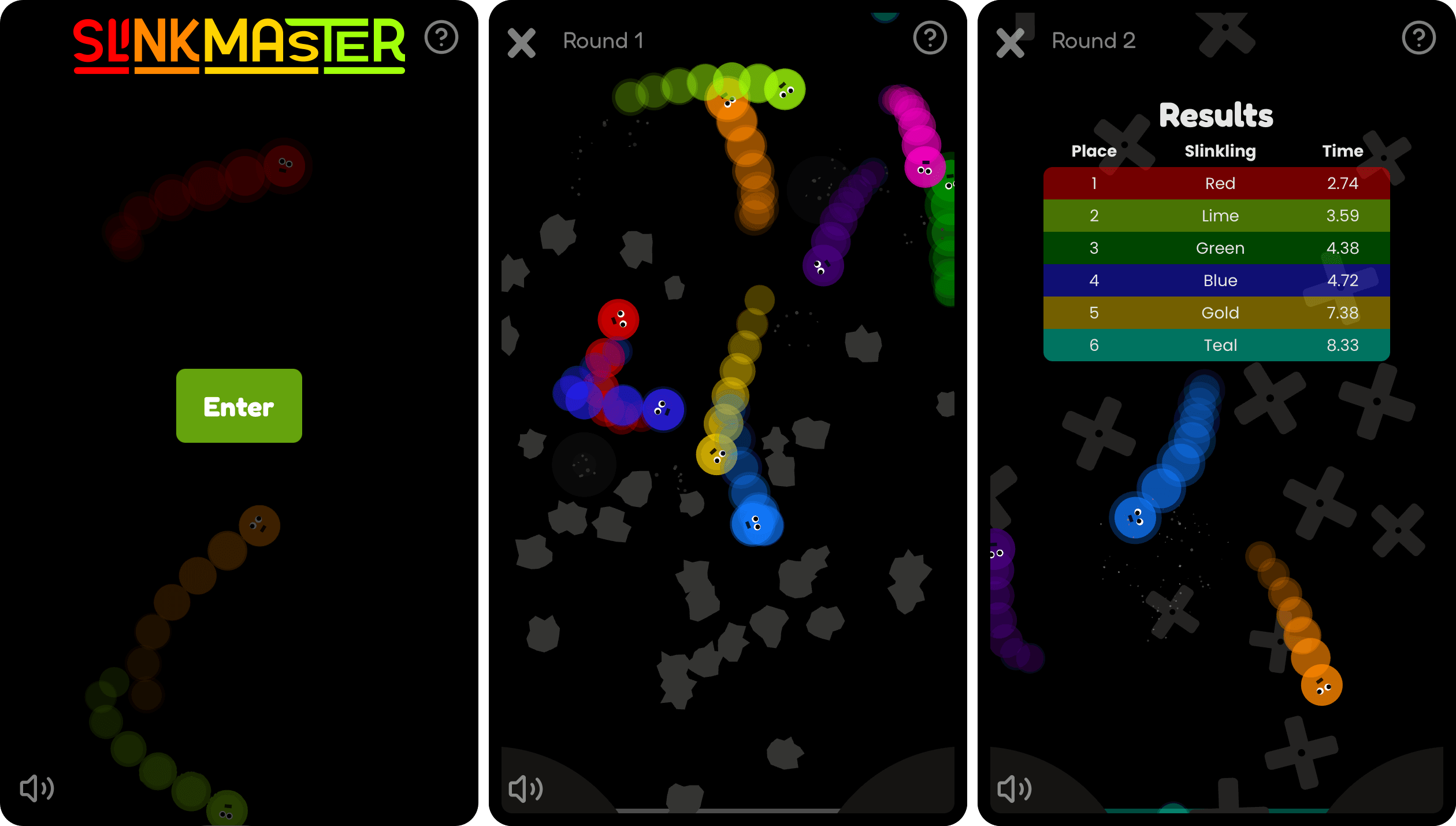
Task: Click the Round 1 title text
Action: pos(603,40)
